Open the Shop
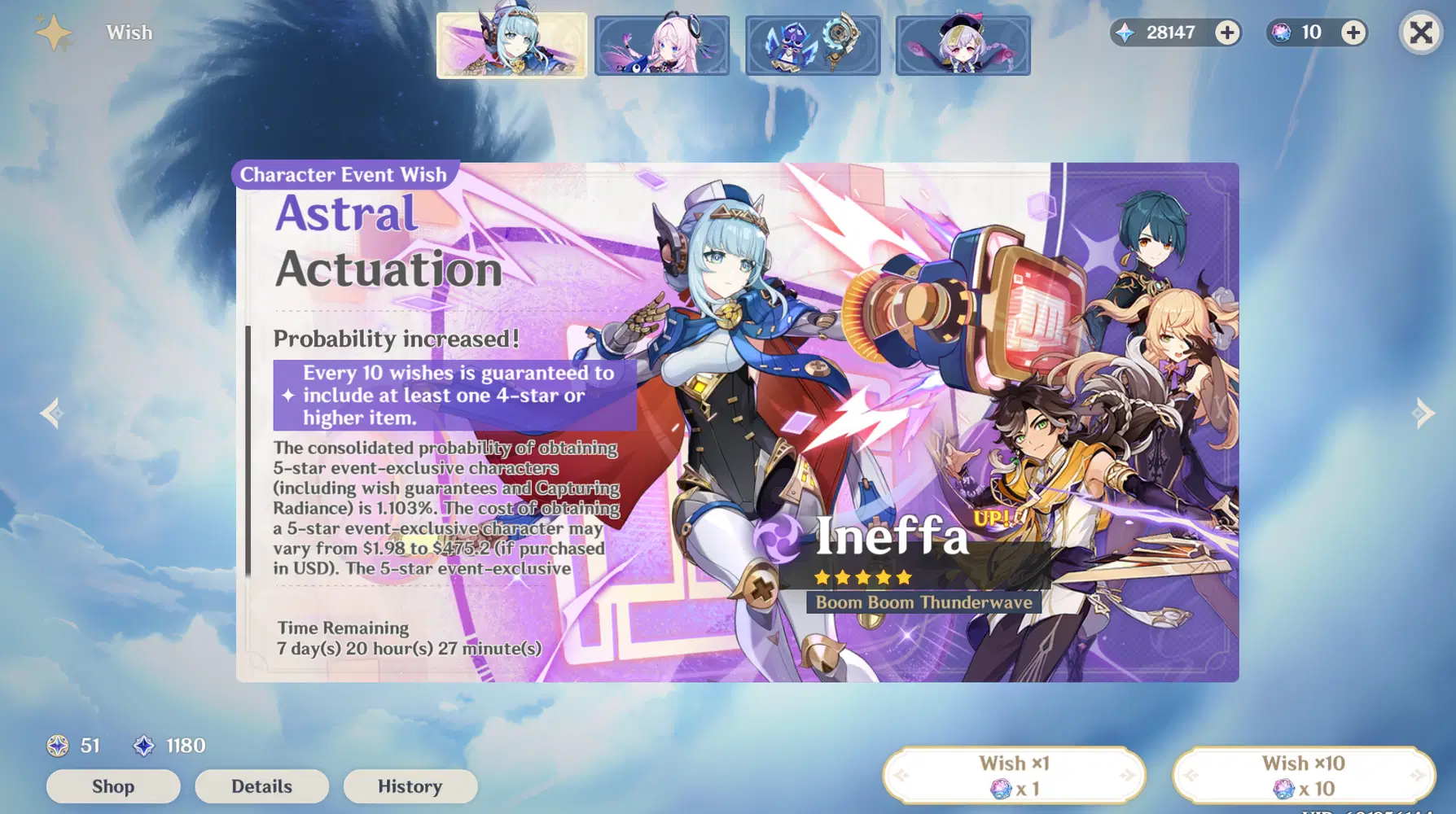Screen dimensions: 1456x814 click(113, 786)
